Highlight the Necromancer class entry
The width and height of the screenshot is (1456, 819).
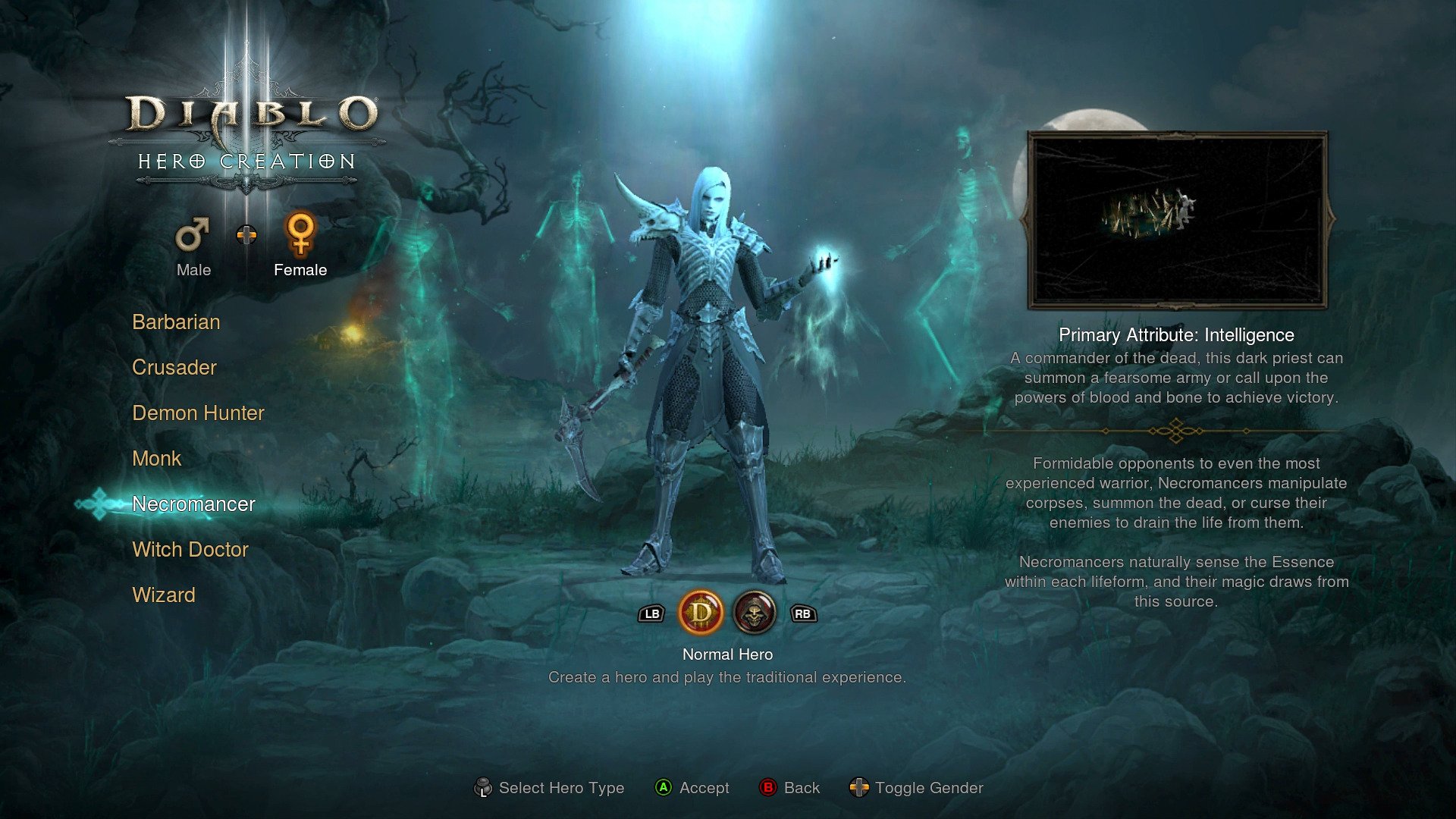click(x=193, y=504)
